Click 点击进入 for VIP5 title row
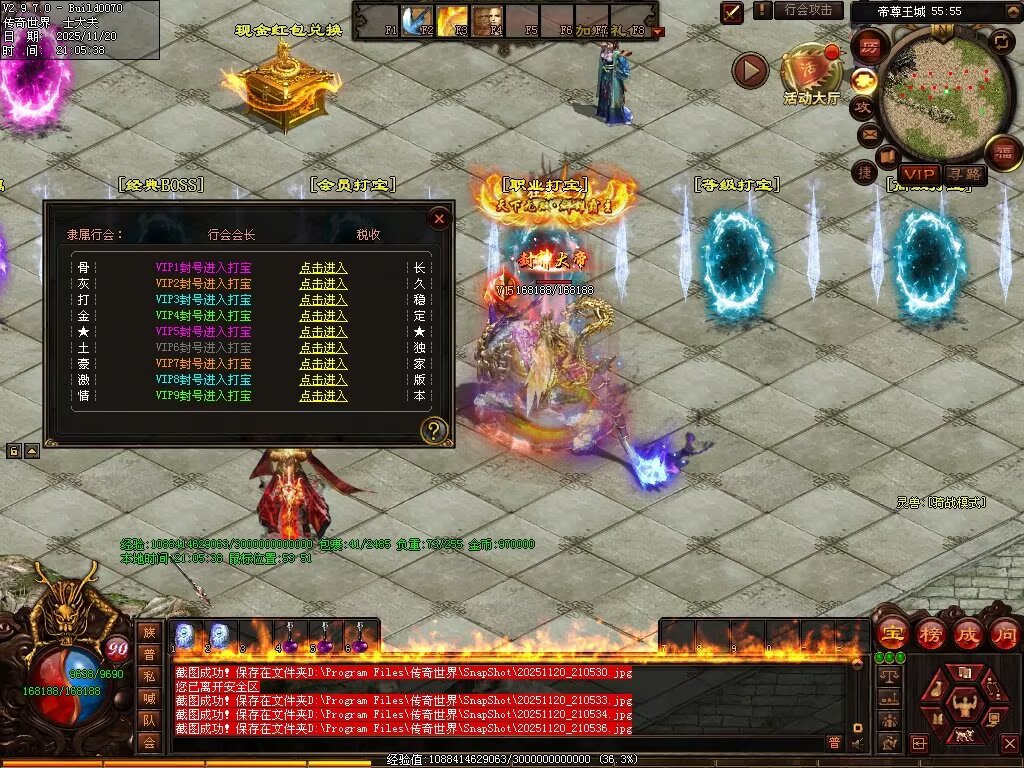The height and width of the screenshot is (768, 1024). [x=323, y=332]
